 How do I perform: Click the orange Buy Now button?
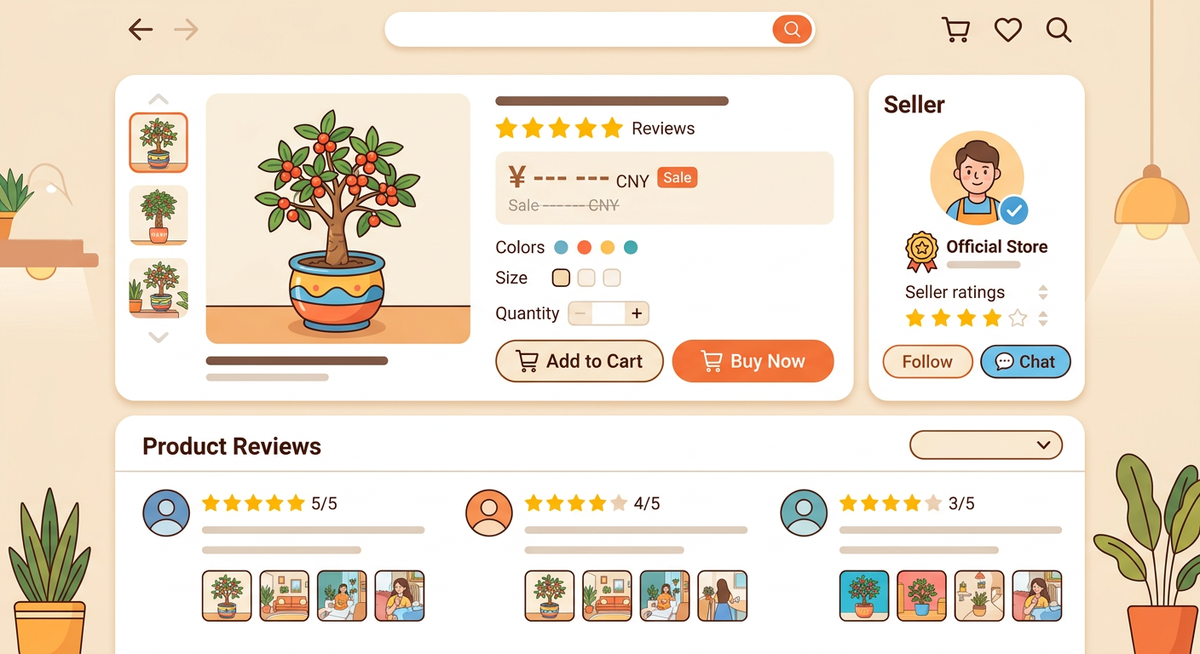point(752,361)
